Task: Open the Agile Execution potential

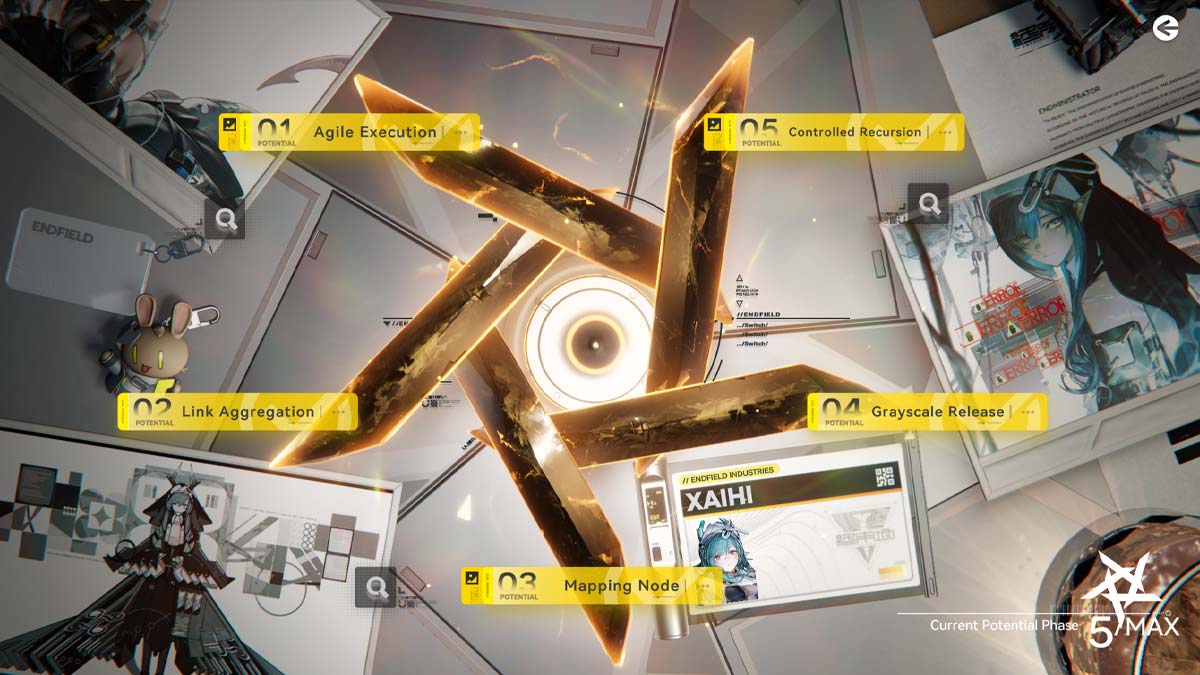Action: click(x=350, y=132)
